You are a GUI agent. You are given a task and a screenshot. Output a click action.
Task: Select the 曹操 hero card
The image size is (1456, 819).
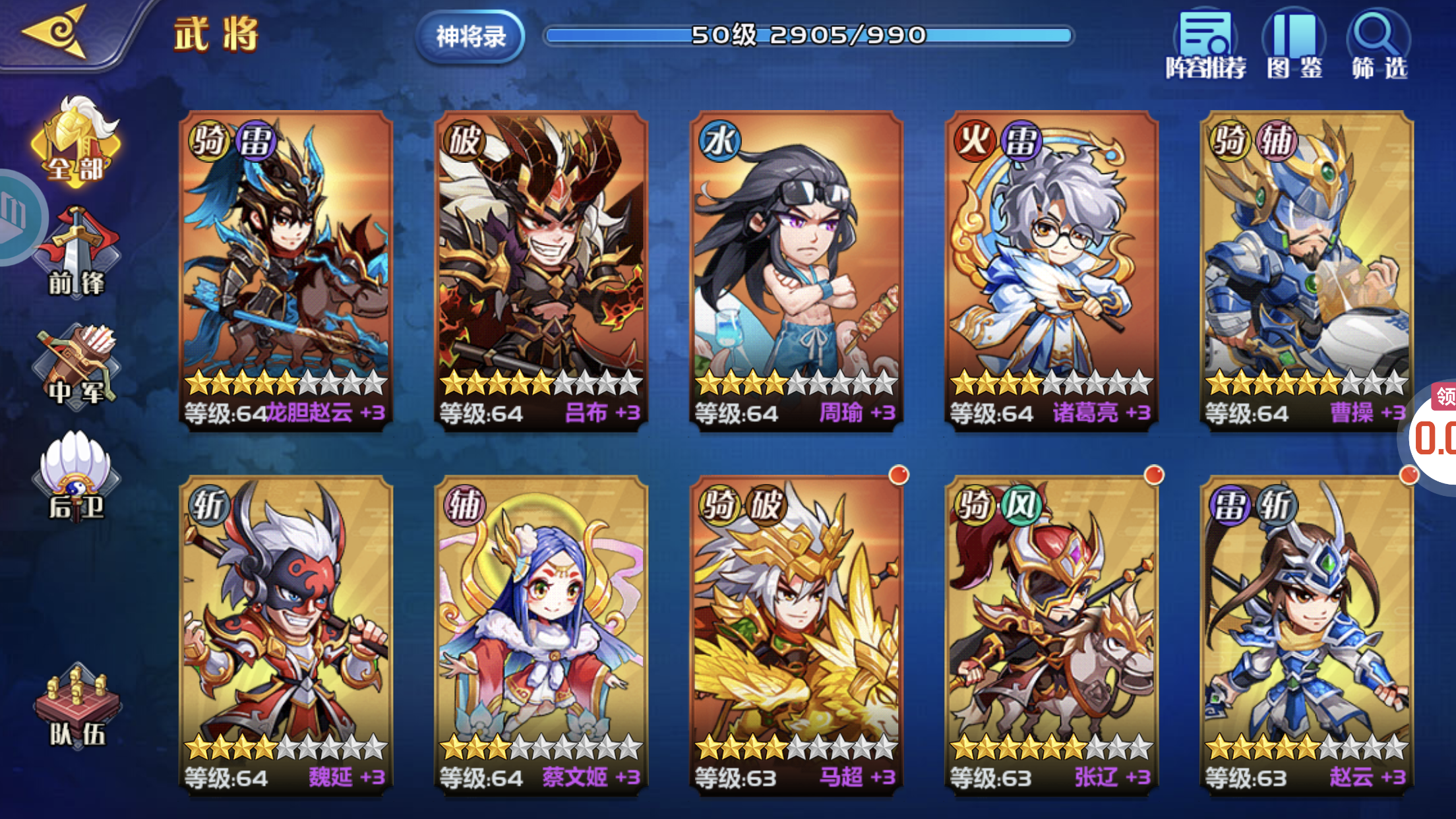1306,270
